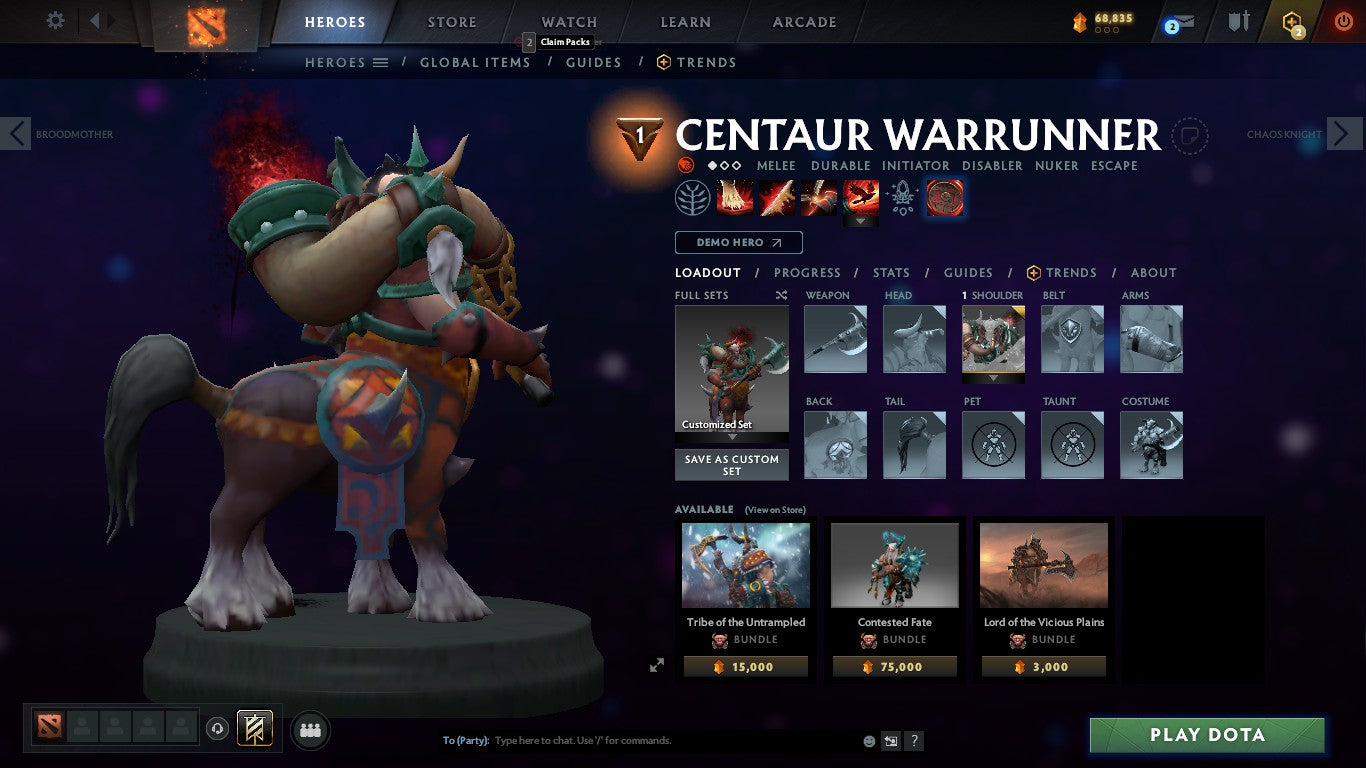Viewport: 1366px width, 768px height.
Task: Expand the Shoulder slot item list
Action: [x=993, y=378]
